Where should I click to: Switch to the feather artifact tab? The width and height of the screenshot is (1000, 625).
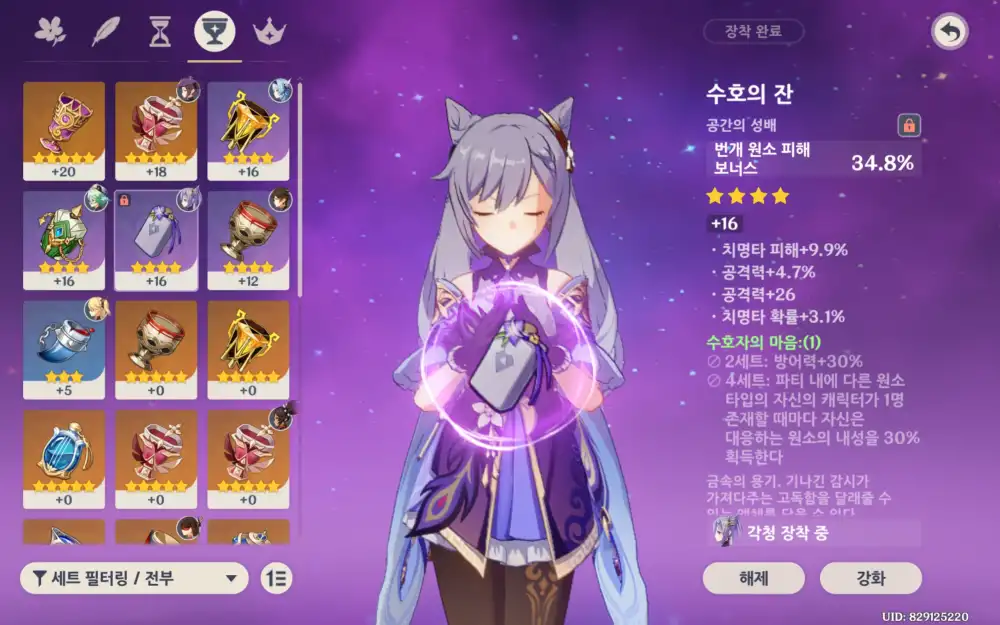(x=104, y=32)
